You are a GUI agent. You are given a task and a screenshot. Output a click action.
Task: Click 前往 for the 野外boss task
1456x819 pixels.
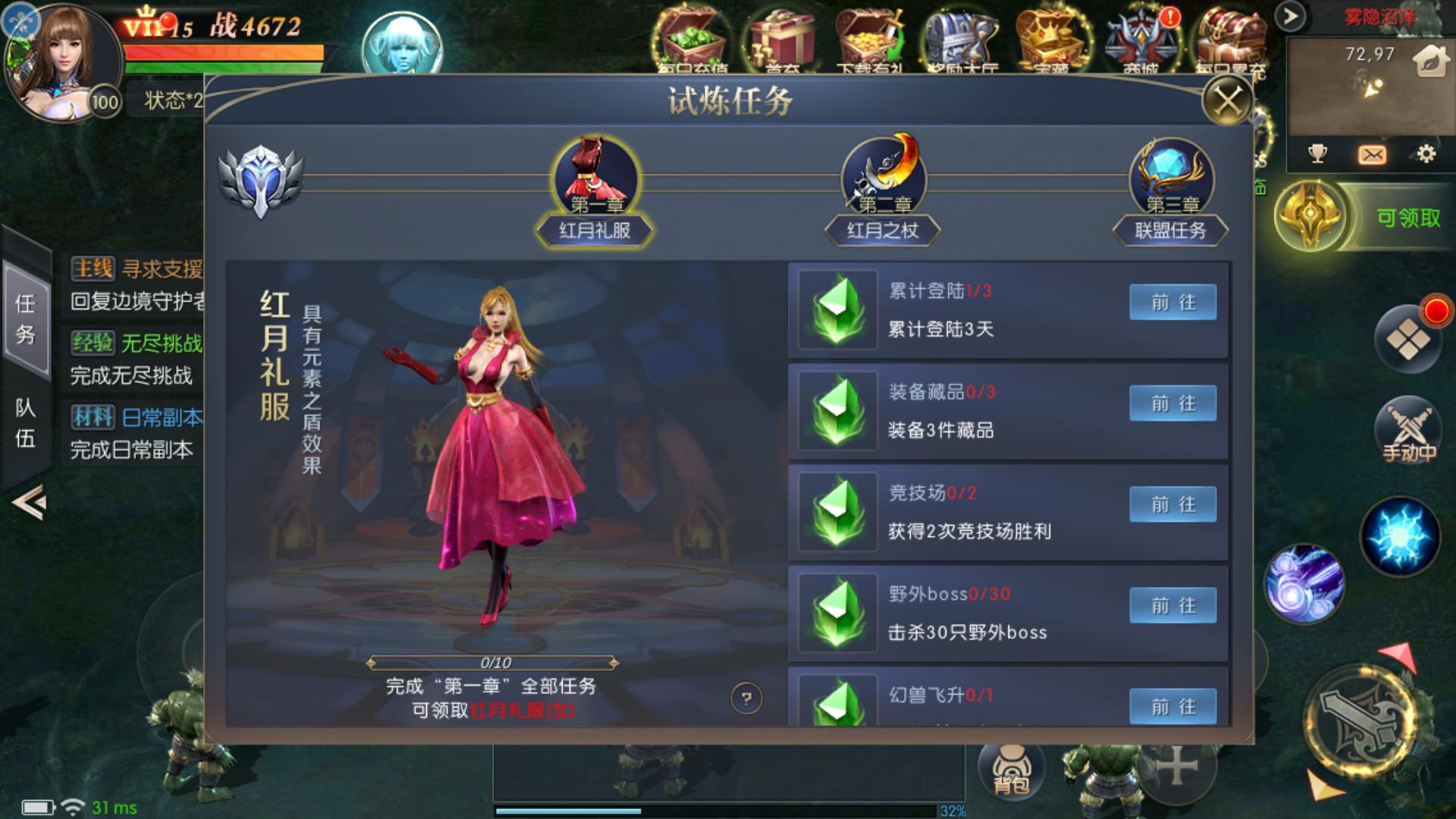pos(1172,605)
